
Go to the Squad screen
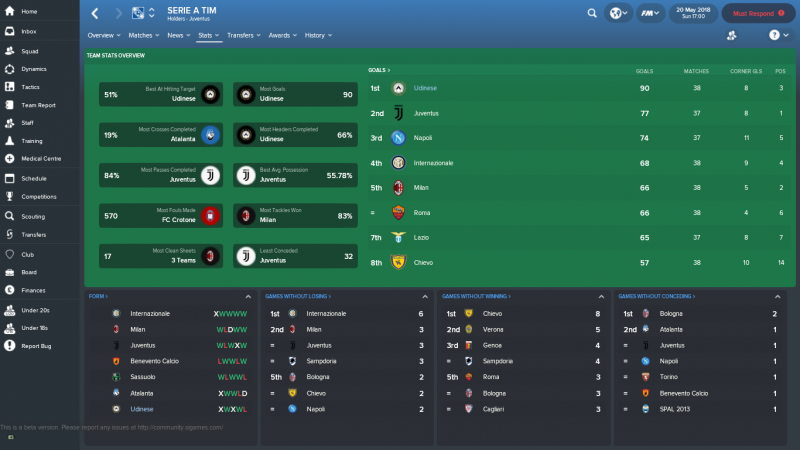pyautogui.click(x=30, y=50)
